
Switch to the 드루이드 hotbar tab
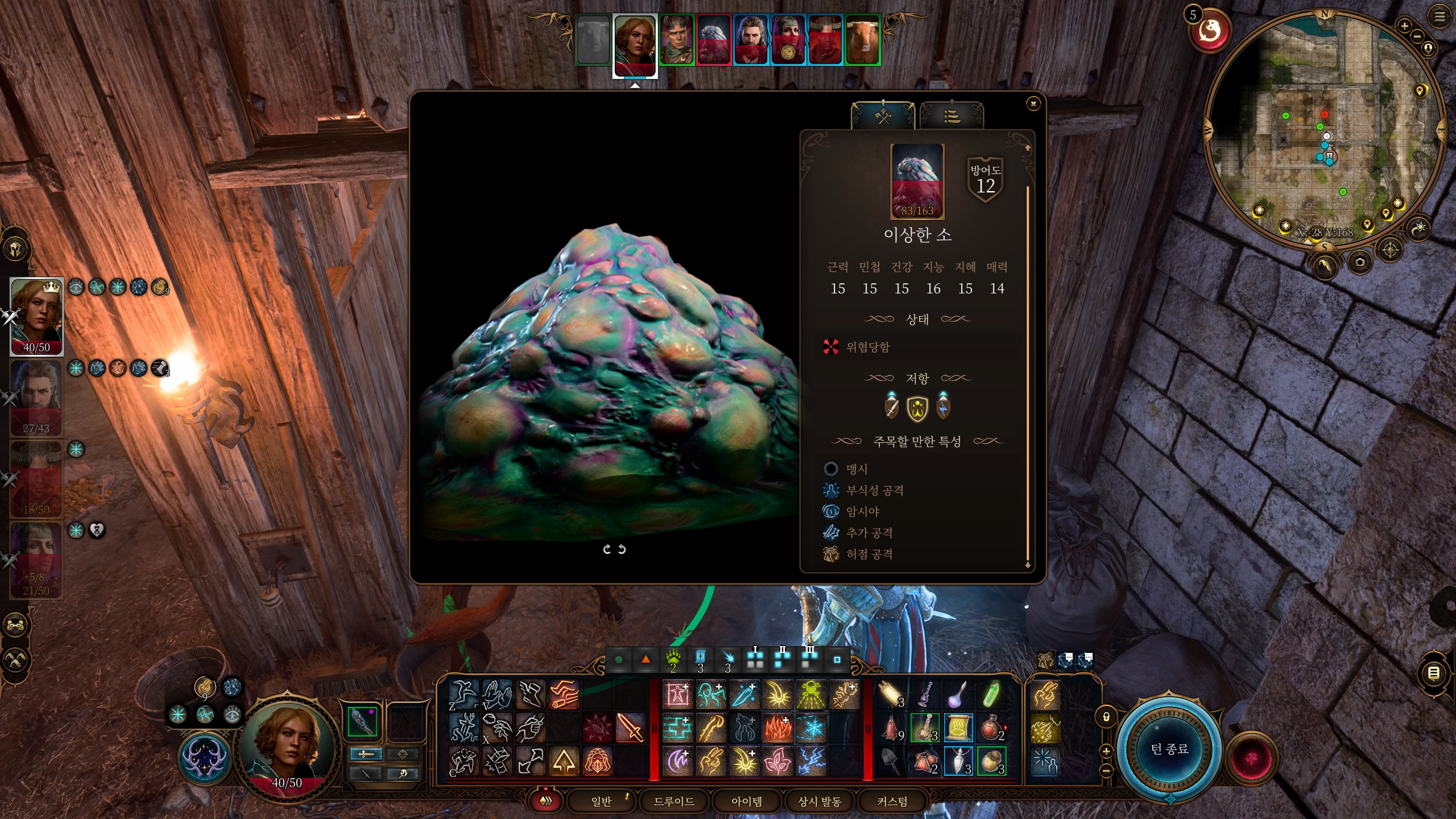(674, 801)
